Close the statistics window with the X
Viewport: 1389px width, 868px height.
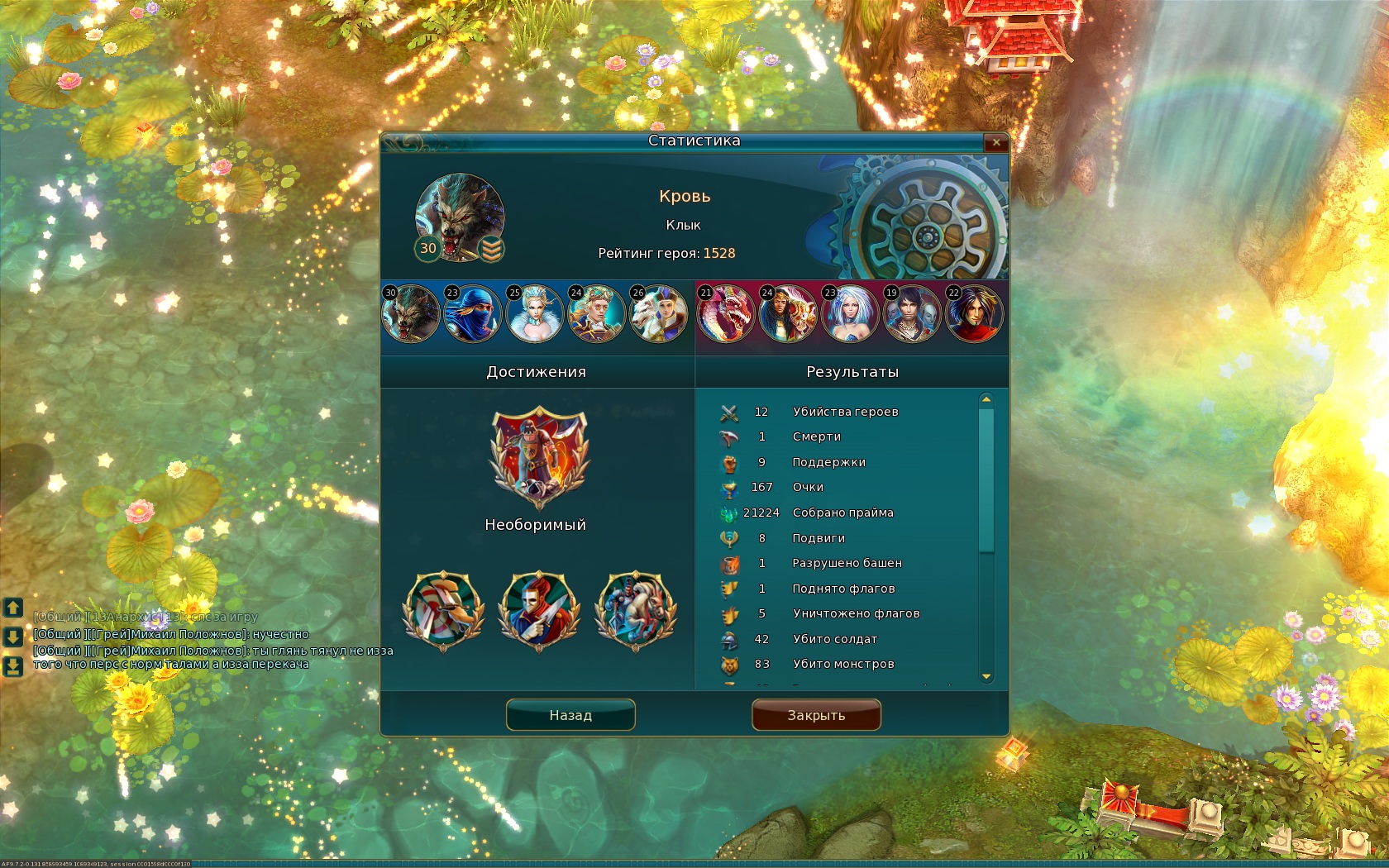pyautogui.click(x=996, y=142)
